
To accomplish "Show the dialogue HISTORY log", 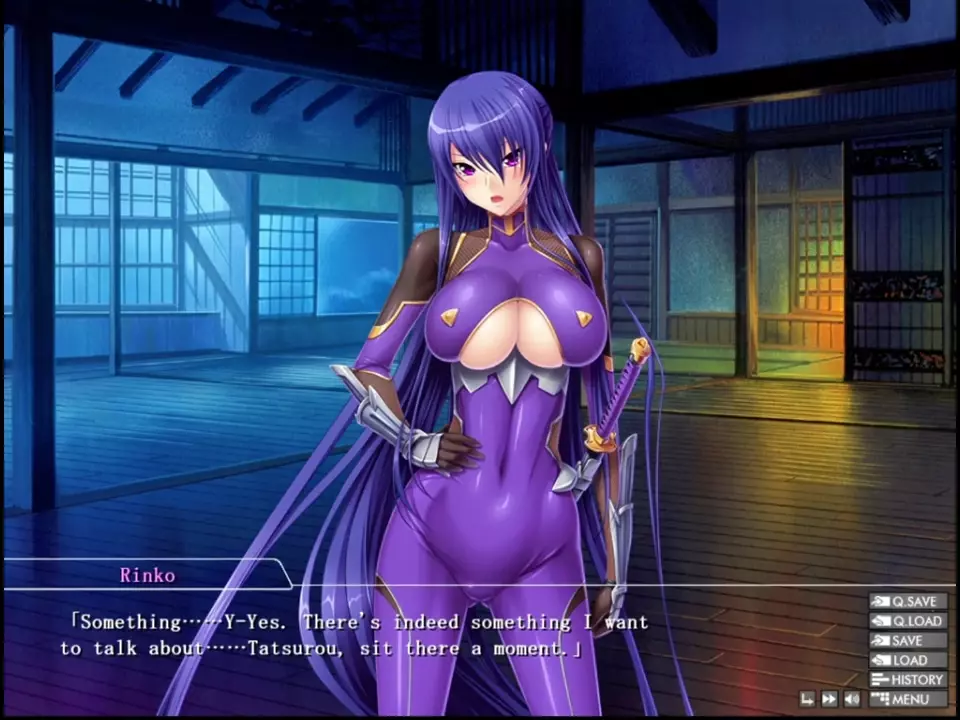I will click(908, 680).
